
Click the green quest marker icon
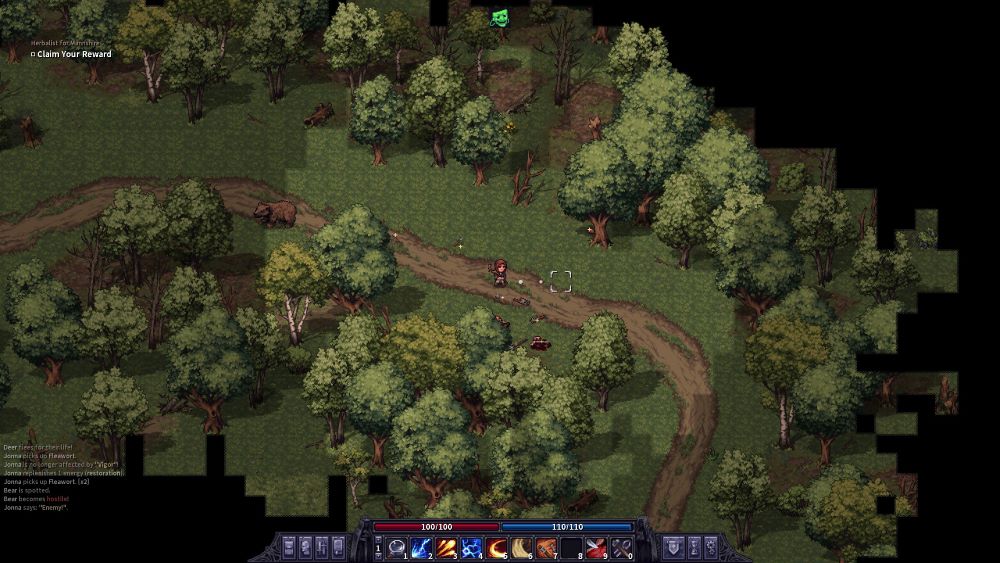click(x=499, y=17)
